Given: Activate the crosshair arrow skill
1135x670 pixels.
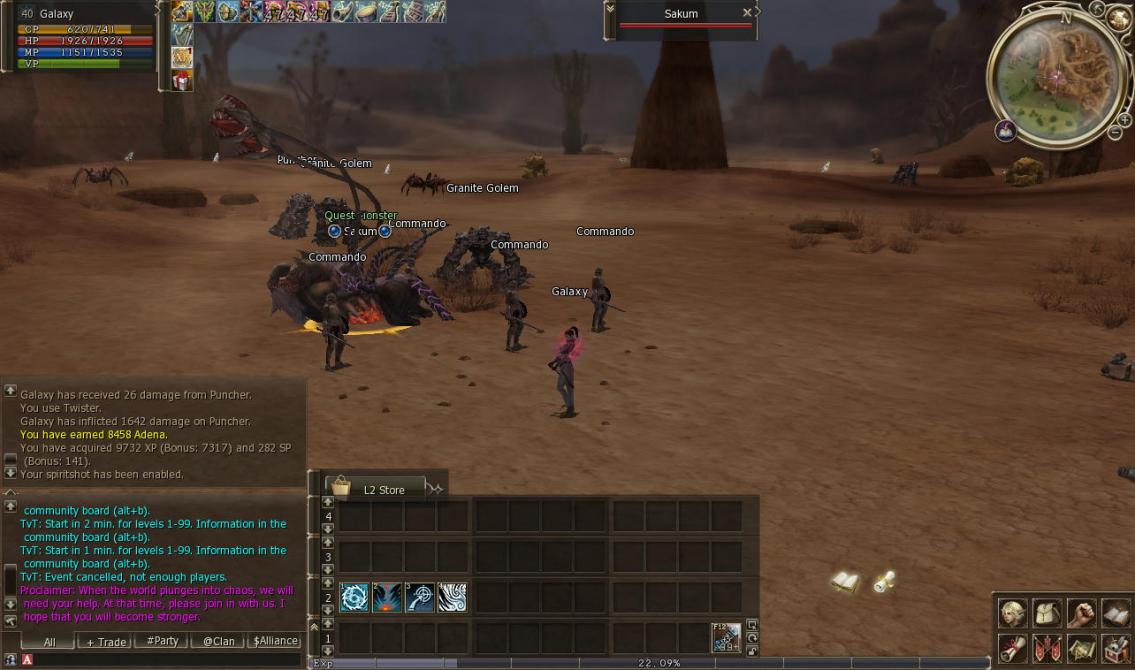Looking at the screenshot, I should point(420,597).
